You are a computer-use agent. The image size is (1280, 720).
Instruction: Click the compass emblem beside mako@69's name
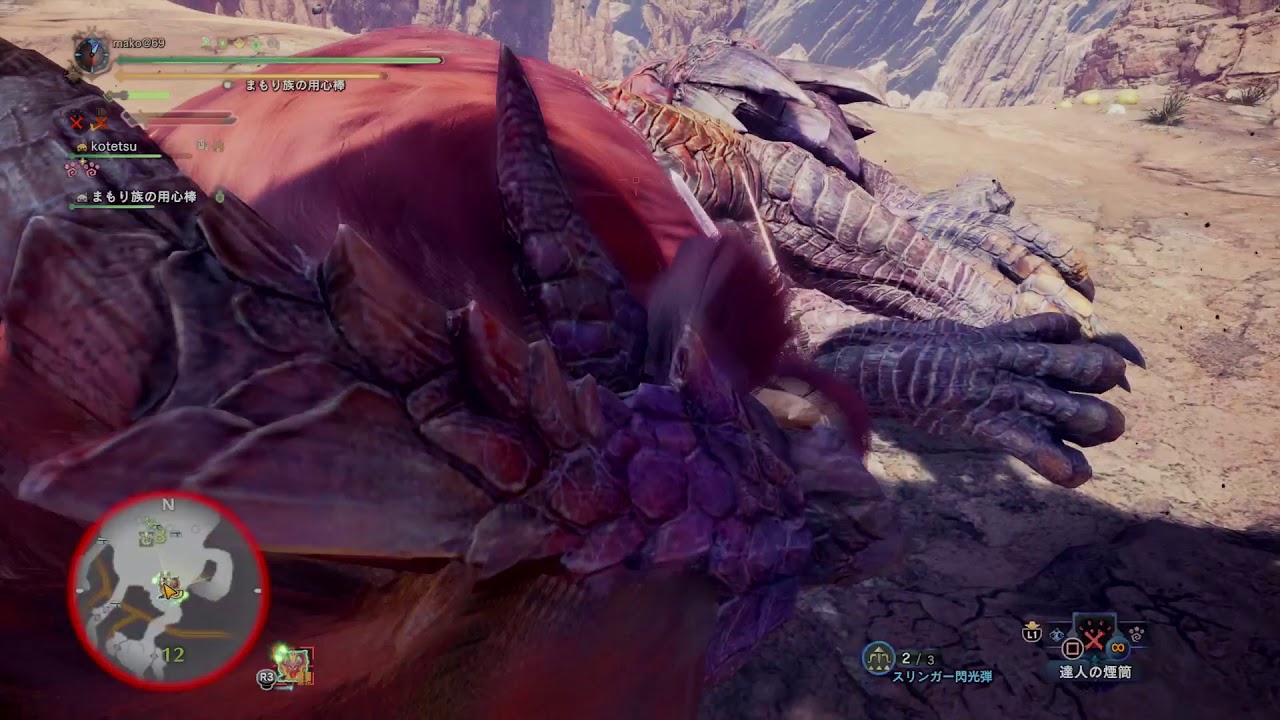click(91, 51)
